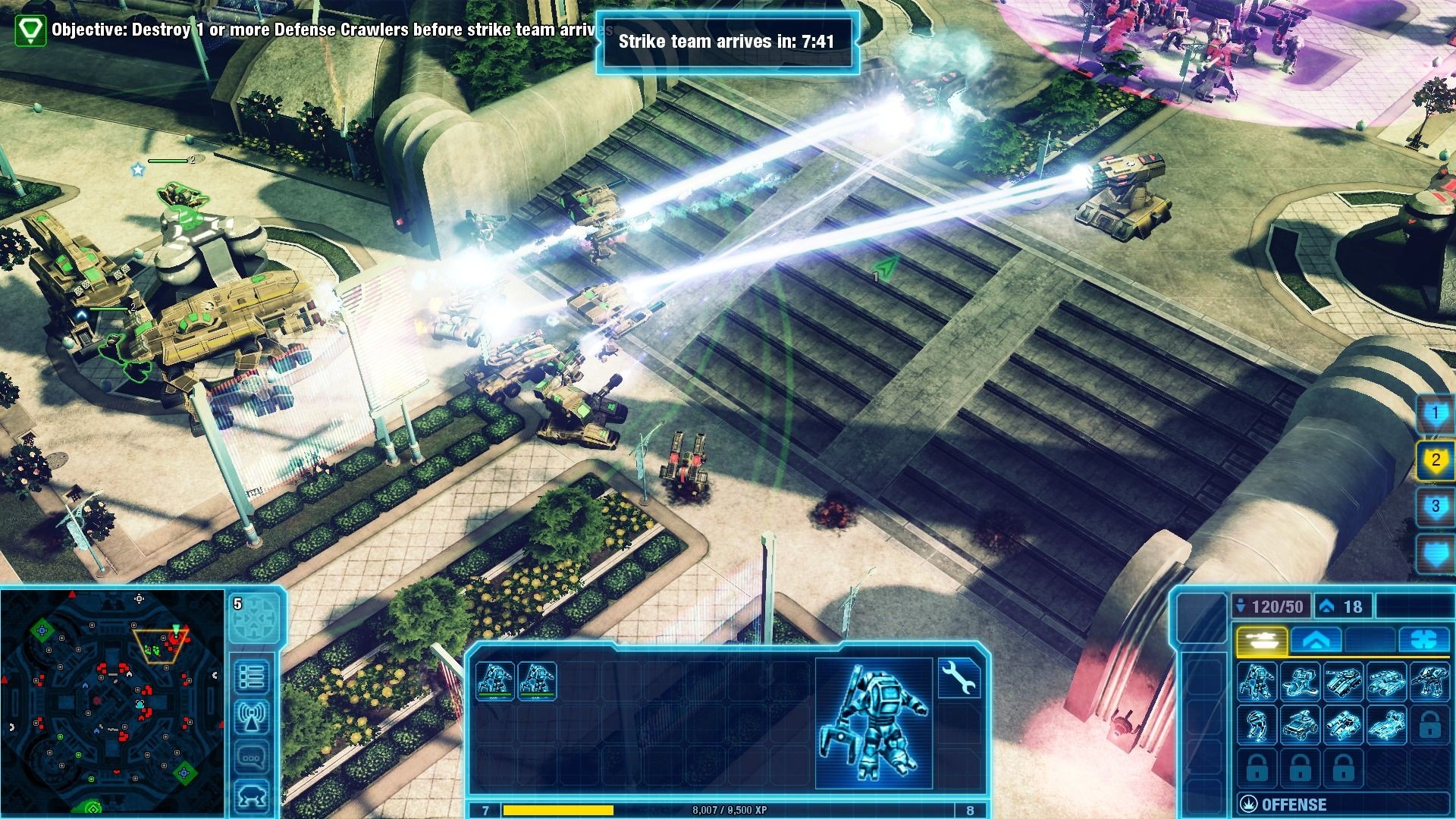This screenshot has height=819, width=1456.
Task: Select the wrench repair ability
Action: point(960,677)
